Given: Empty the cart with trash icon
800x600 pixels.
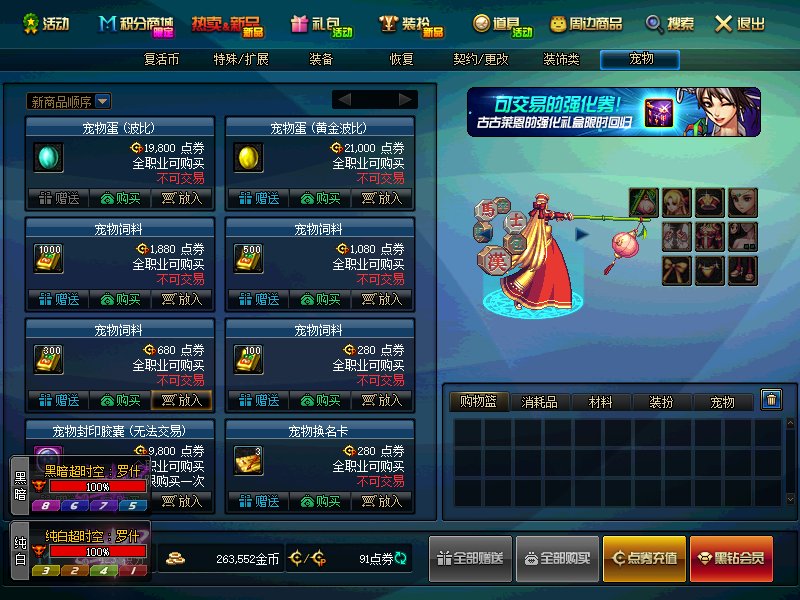Looking at the screenshot, I should [771, 400].
